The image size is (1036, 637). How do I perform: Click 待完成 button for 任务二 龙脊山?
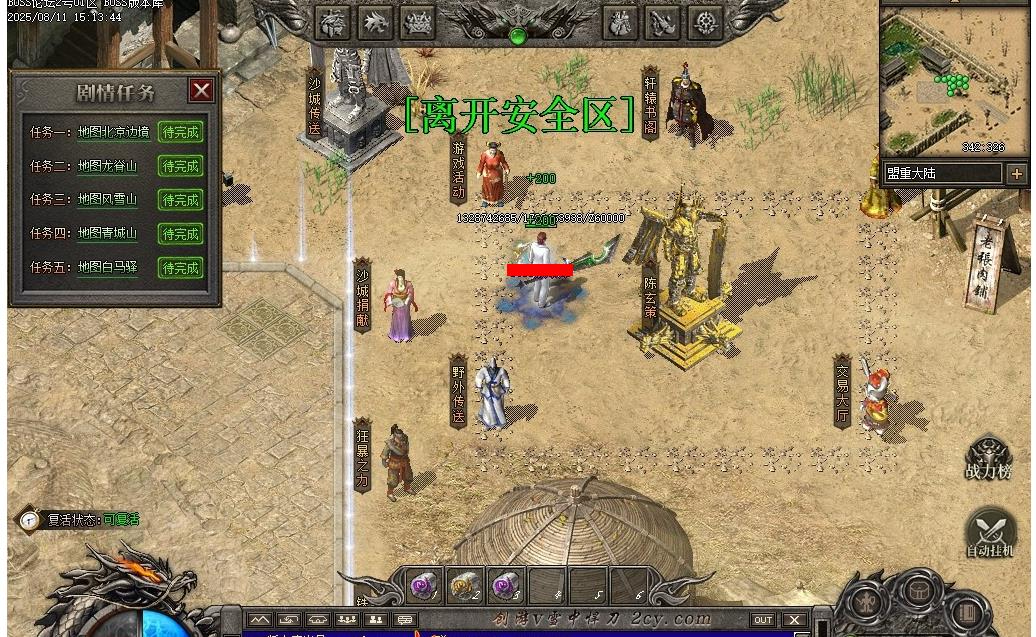[x=180, y=166]
